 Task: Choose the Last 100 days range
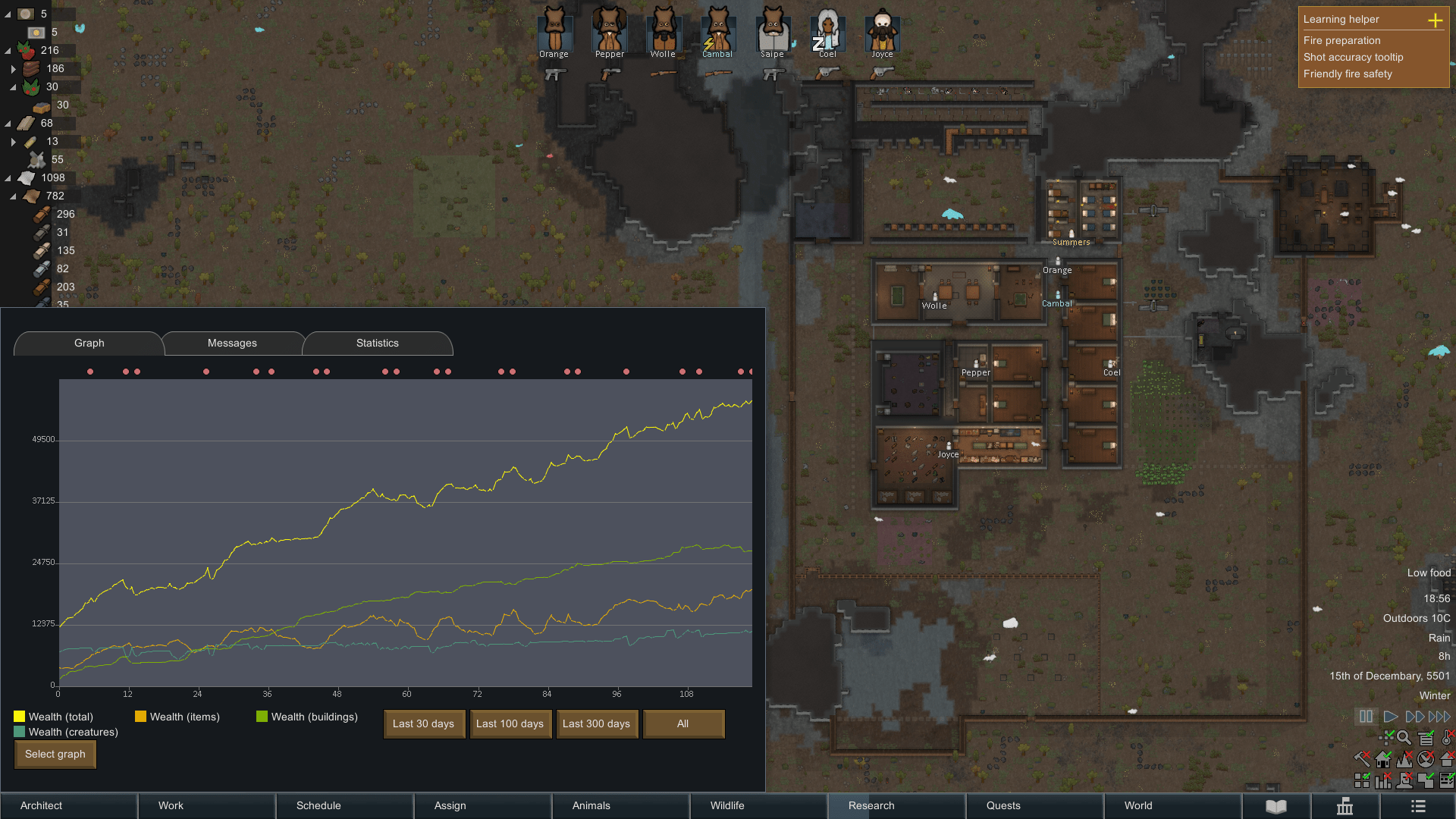tap(510, 723)
